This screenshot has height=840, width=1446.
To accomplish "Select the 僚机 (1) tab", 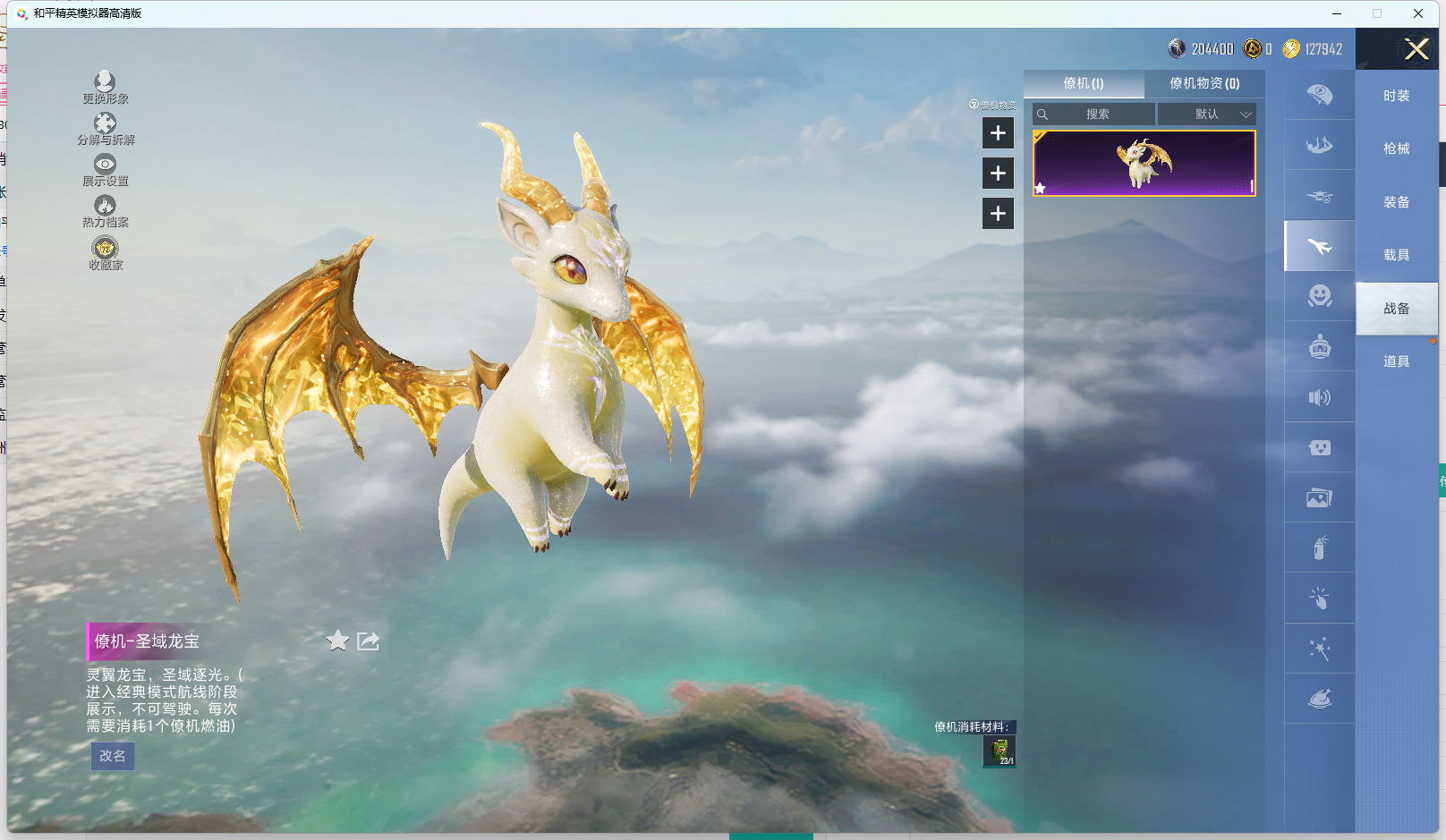I will (x=1084, y=83).
